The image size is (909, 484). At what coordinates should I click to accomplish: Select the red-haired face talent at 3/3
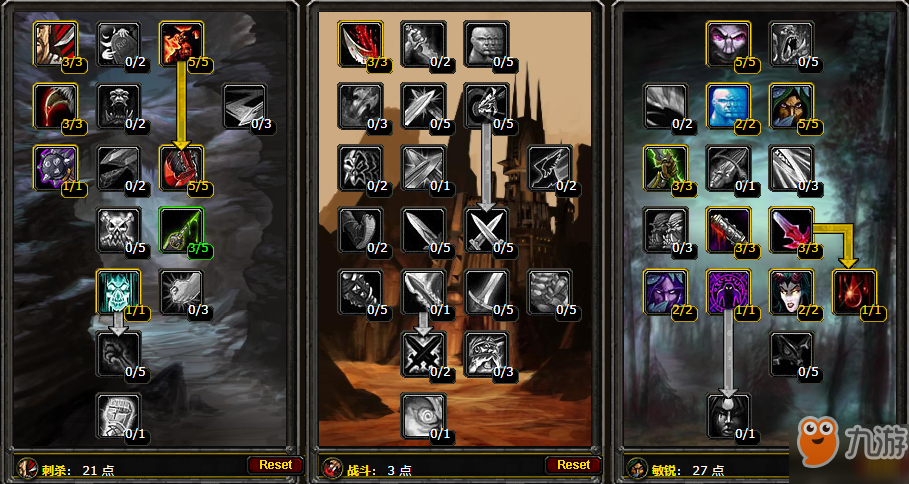tap(55, 43)
